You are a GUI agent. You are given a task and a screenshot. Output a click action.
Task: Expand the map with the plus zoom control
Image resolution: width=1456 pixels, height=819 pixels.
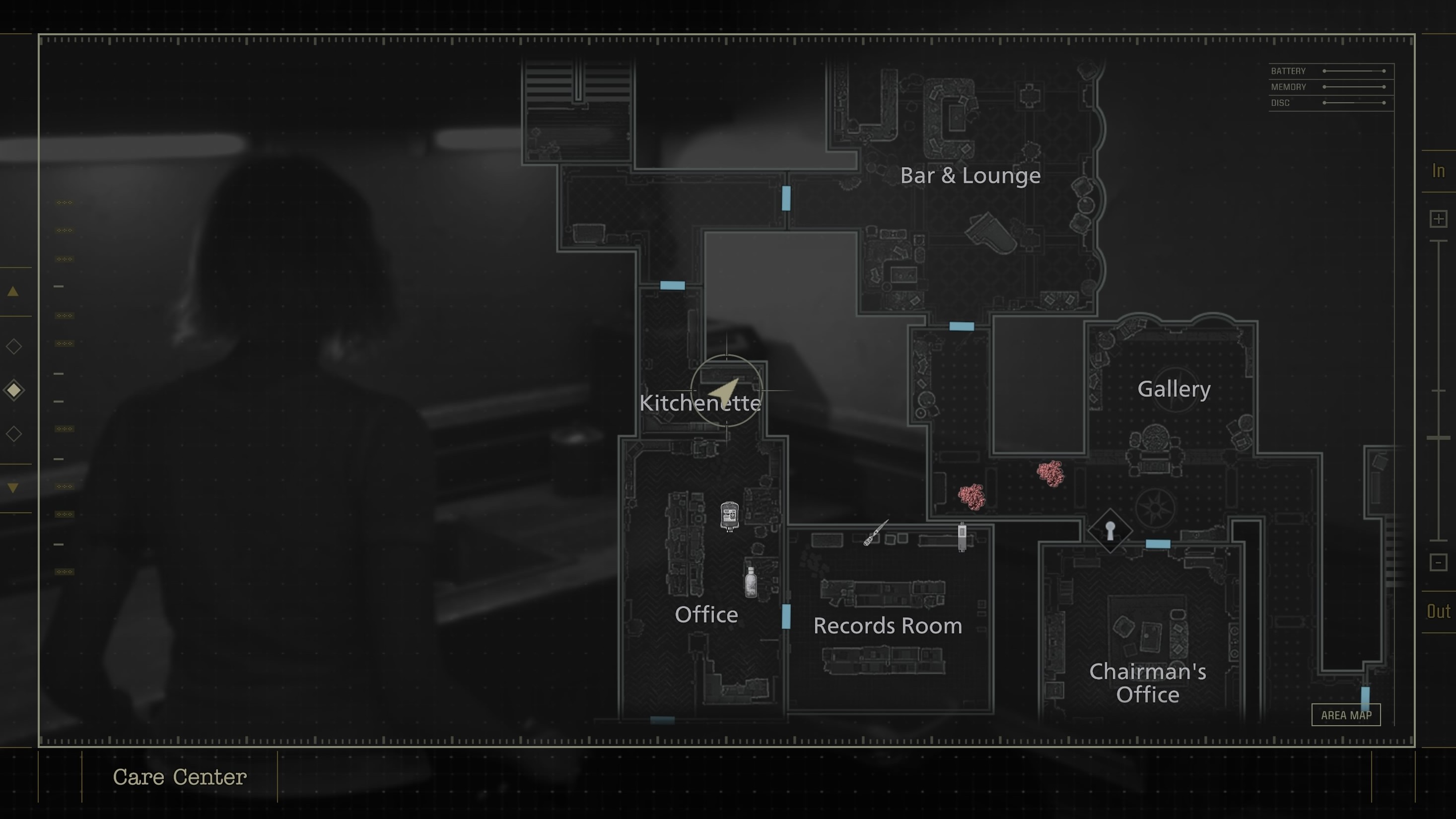coord(1439,219)
